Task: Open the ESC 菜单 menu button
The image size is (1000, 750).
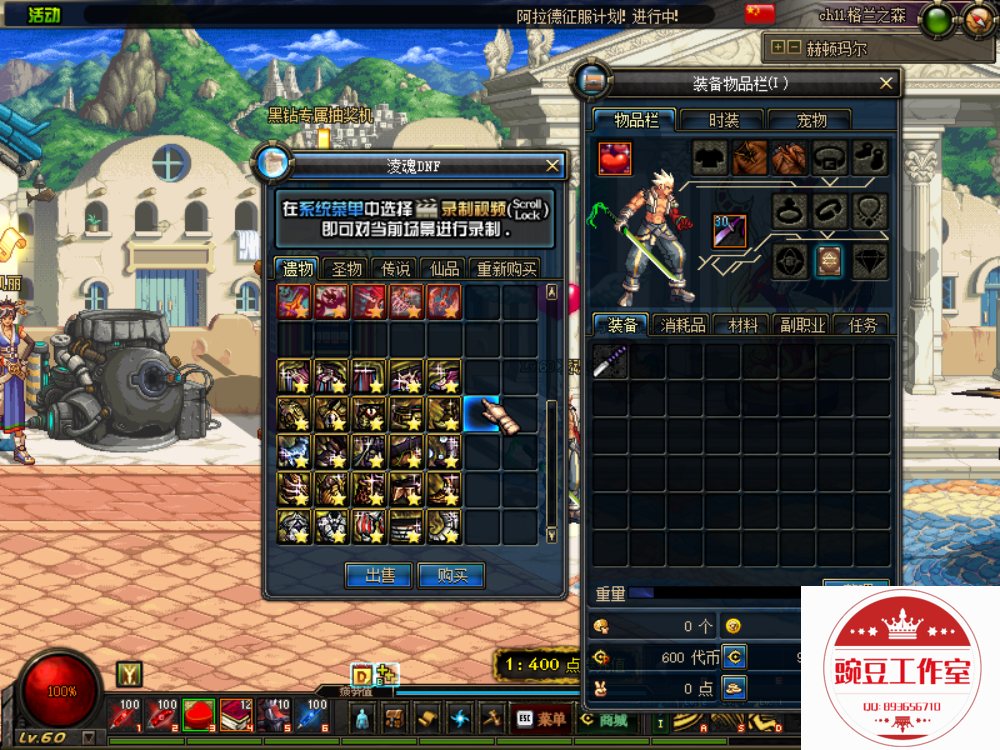Action: click(542, 718)
